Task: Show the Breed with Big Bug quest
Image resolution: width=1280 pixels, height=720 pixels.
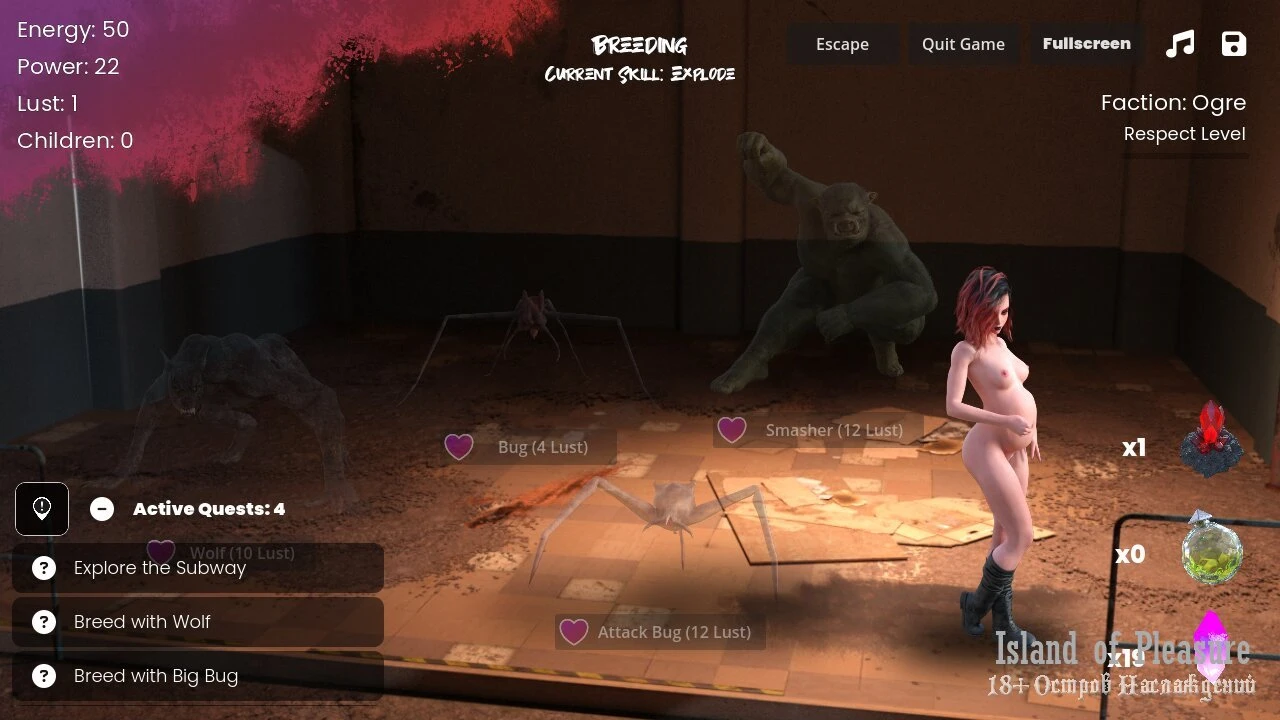Action: point(198,676)
